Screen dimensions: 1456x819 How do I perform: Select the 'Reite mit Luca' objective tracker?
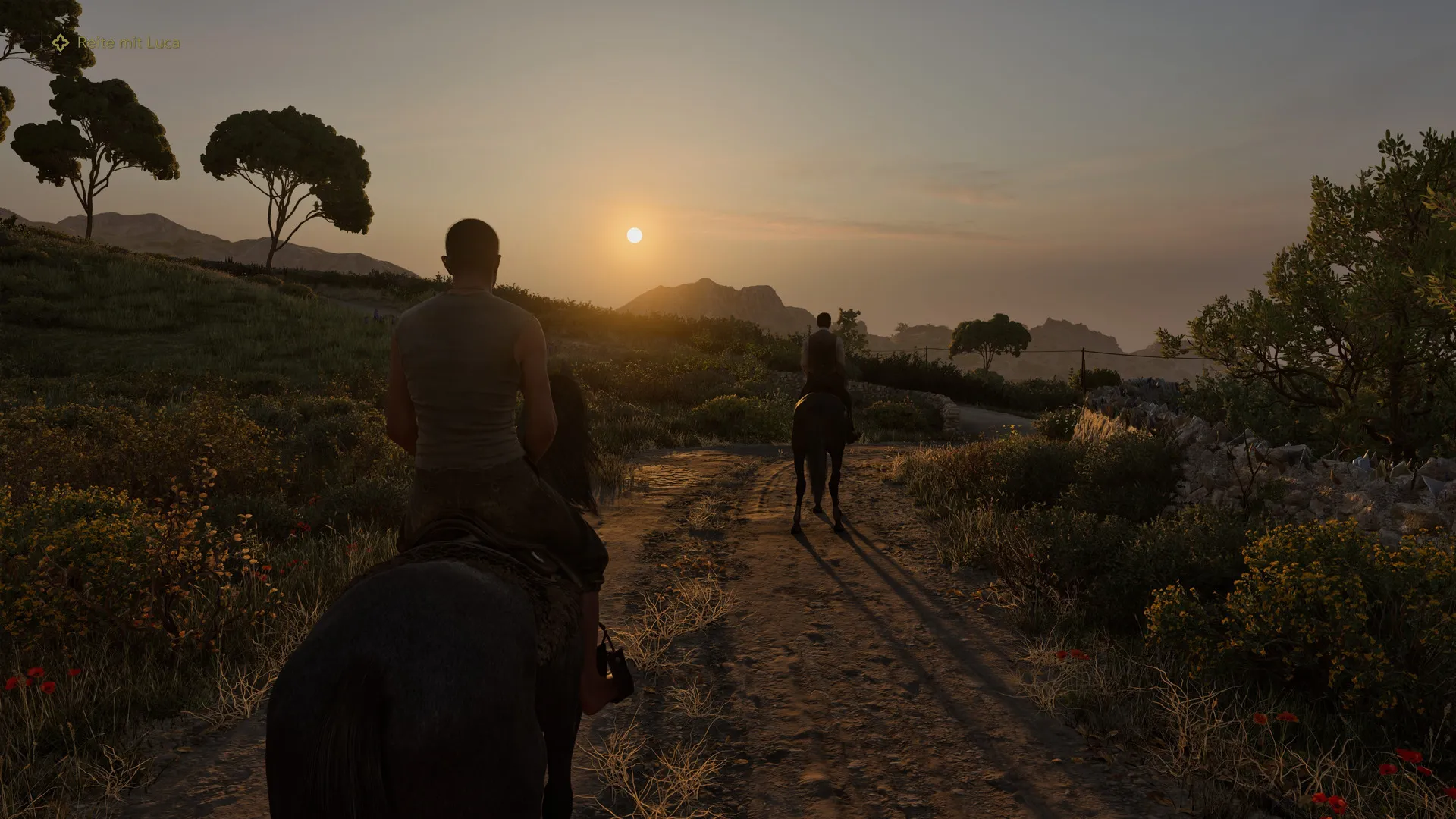click(118, 43)
